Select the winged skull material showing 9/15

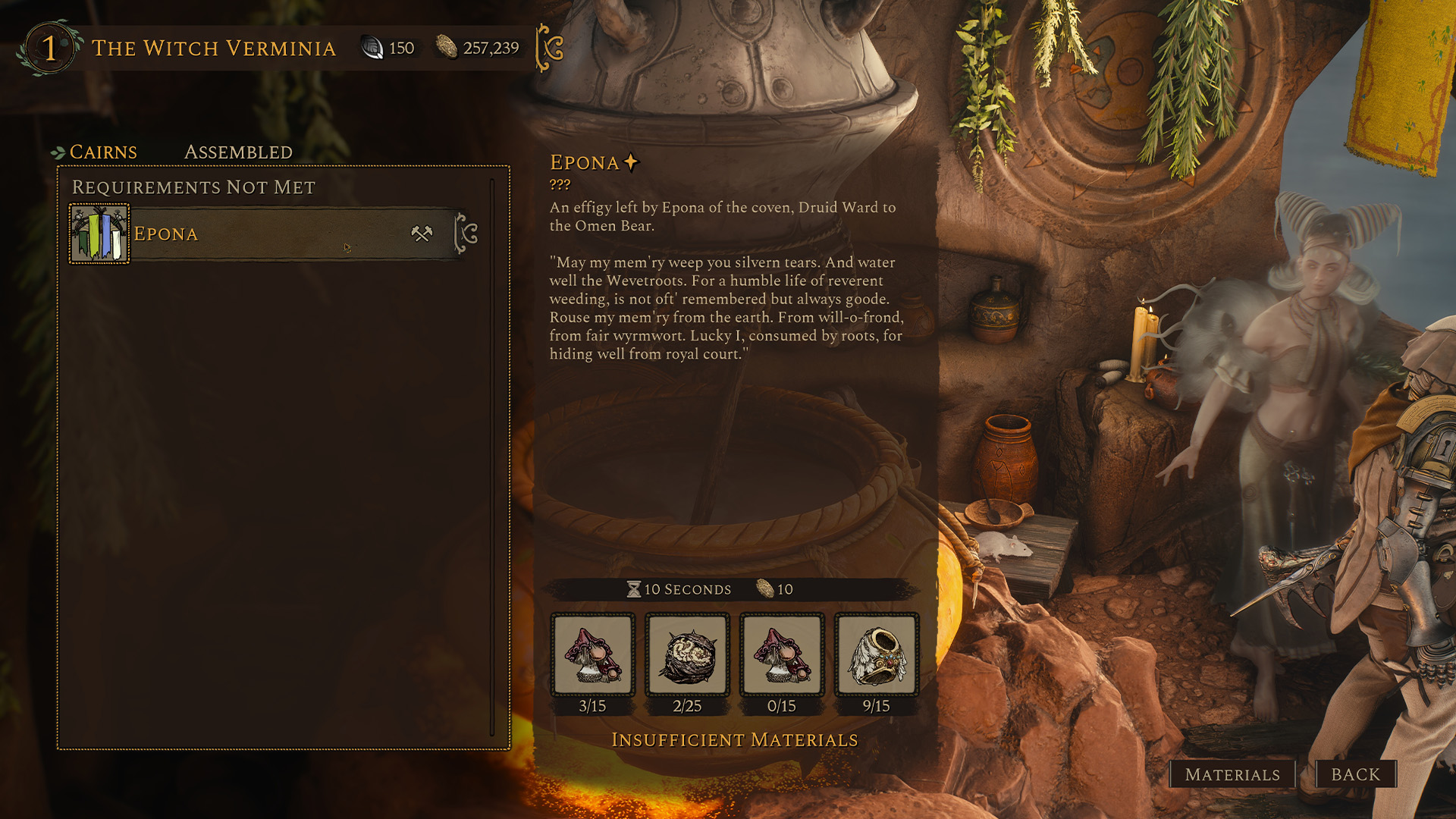click(877, 655)
